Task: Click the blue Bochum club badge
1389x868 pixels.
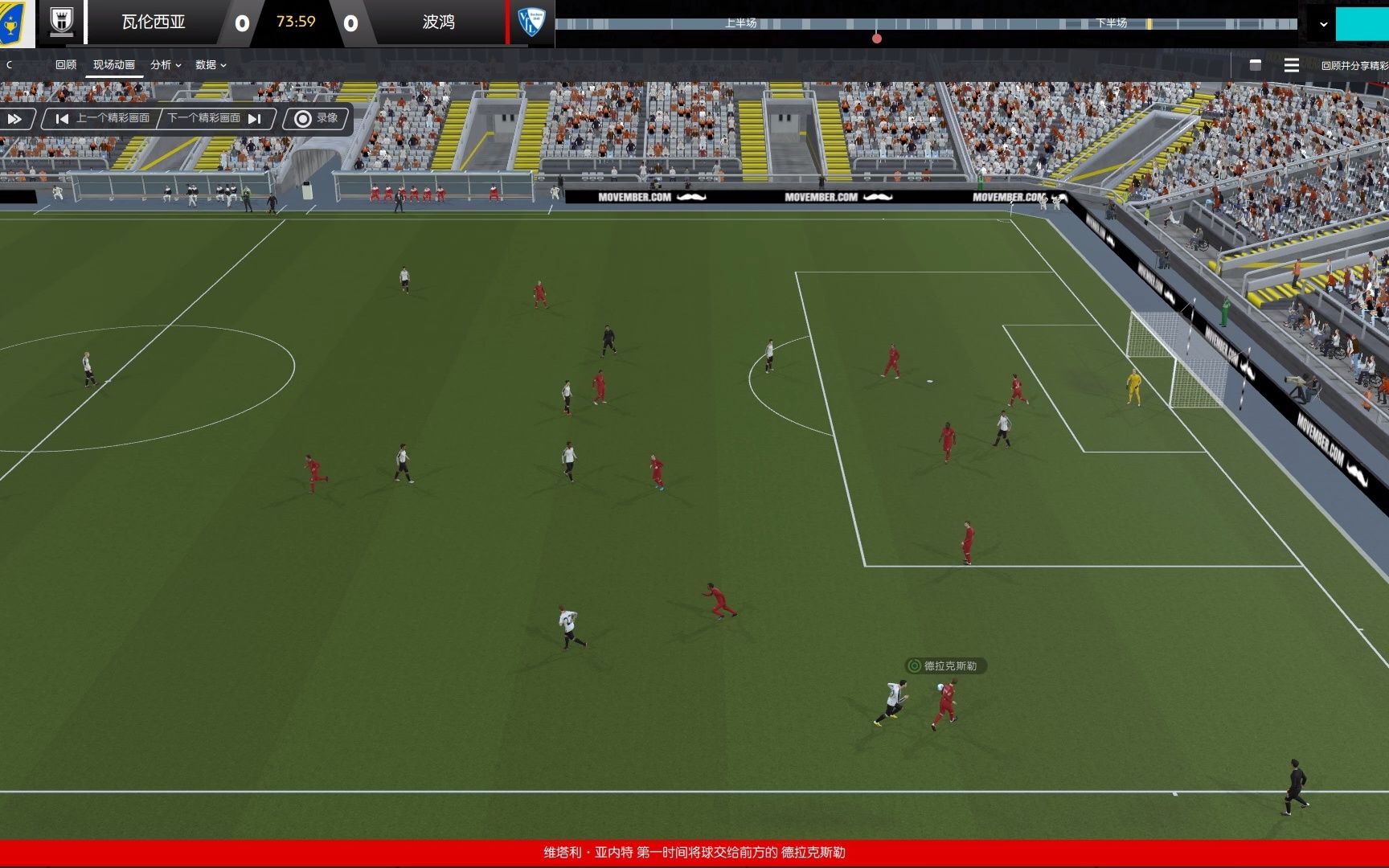Action: click(531, 22)
